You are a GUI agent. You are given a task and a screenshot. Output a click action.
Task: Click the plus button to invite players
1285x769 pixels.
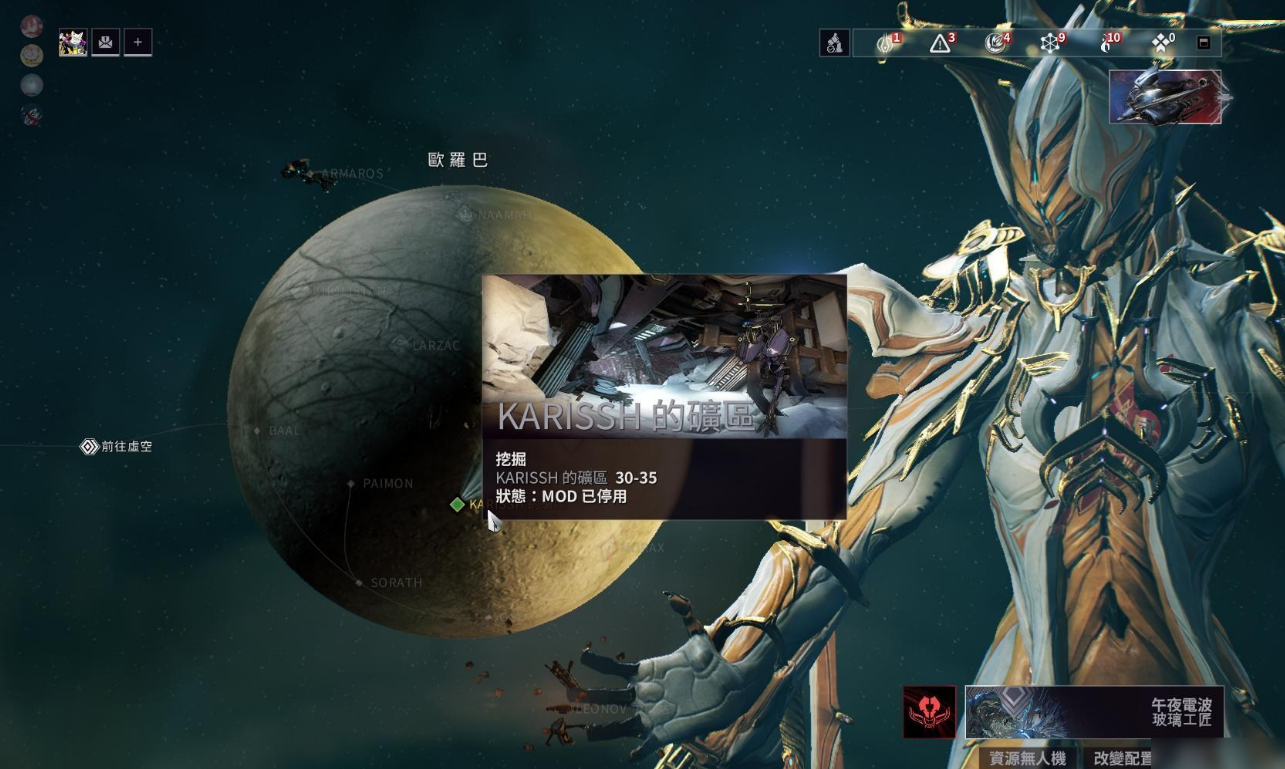(137, 42)
